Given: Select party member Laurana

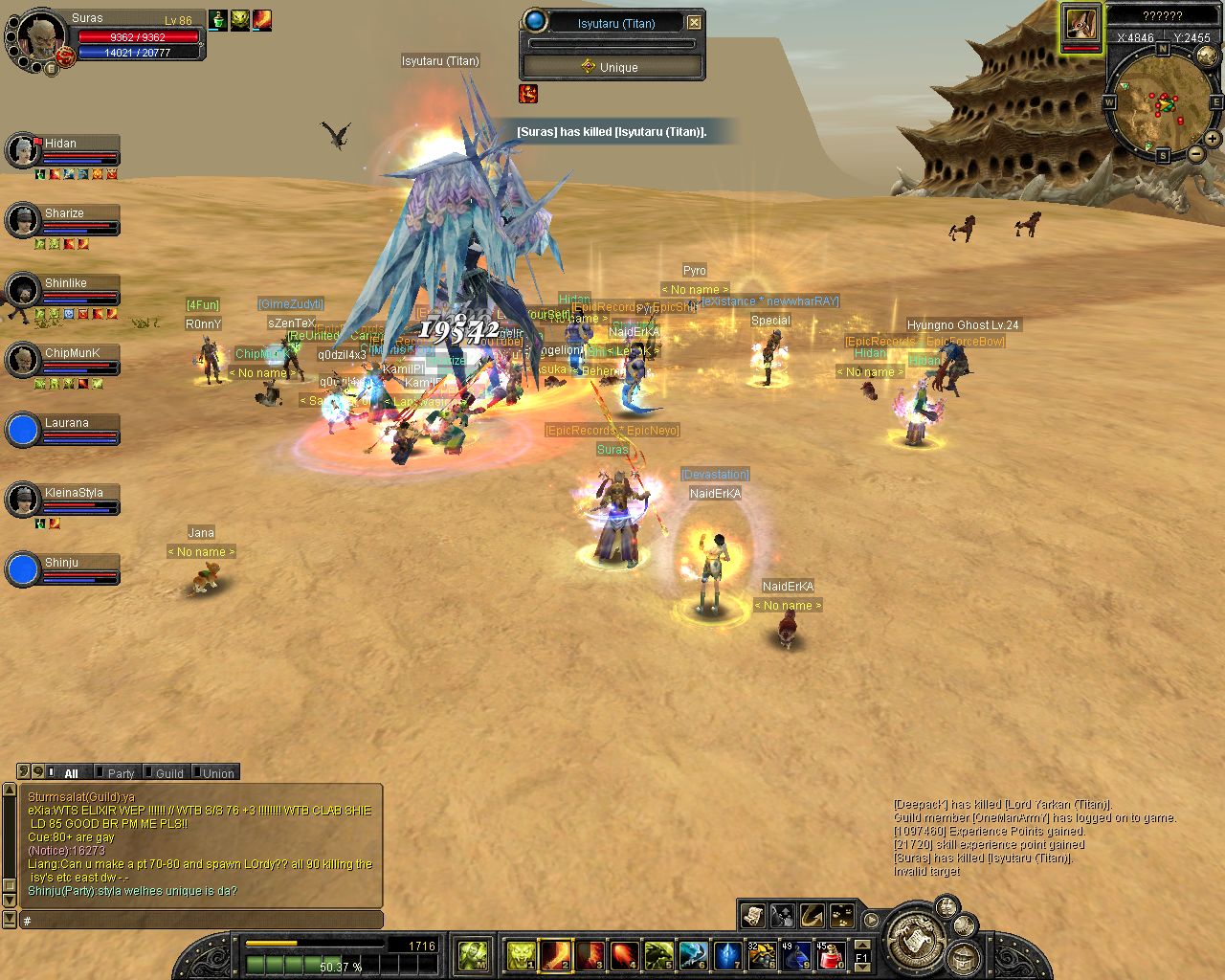Looking at the screenshot, I should pyautogui.click(x=23, y=430).
